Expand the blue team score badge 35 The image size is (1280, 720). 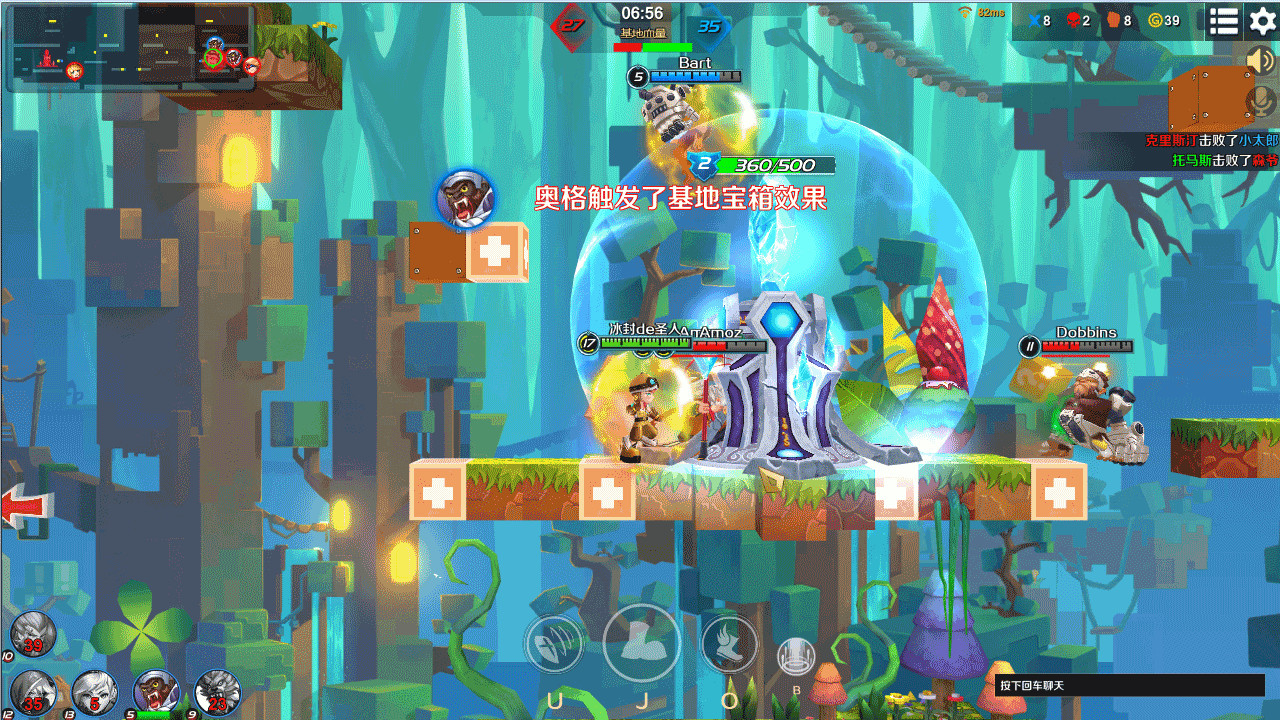pos(712,27)
